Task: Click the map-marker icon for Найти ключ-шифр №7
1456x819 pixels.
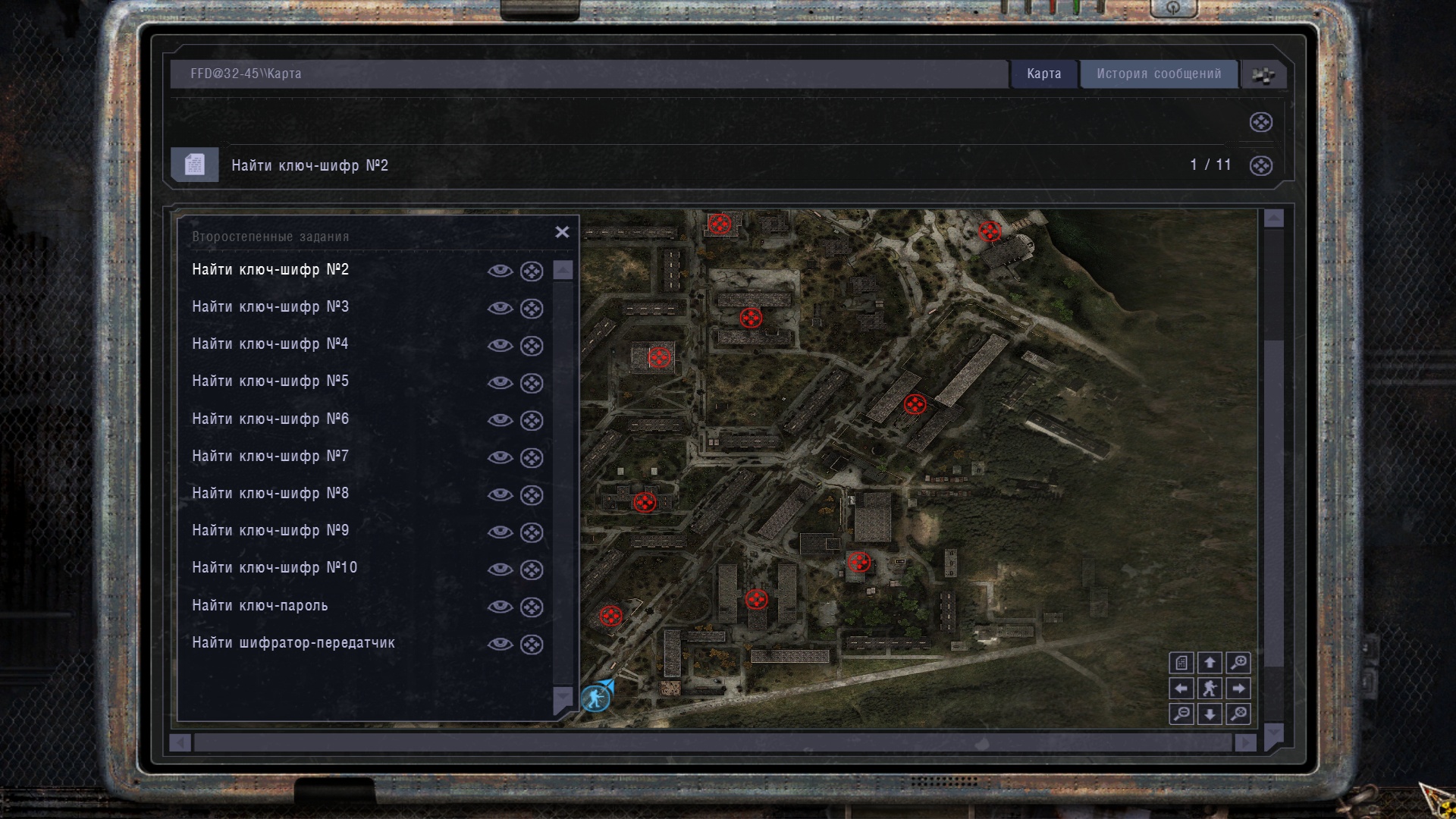Action: tap(532, 457)
